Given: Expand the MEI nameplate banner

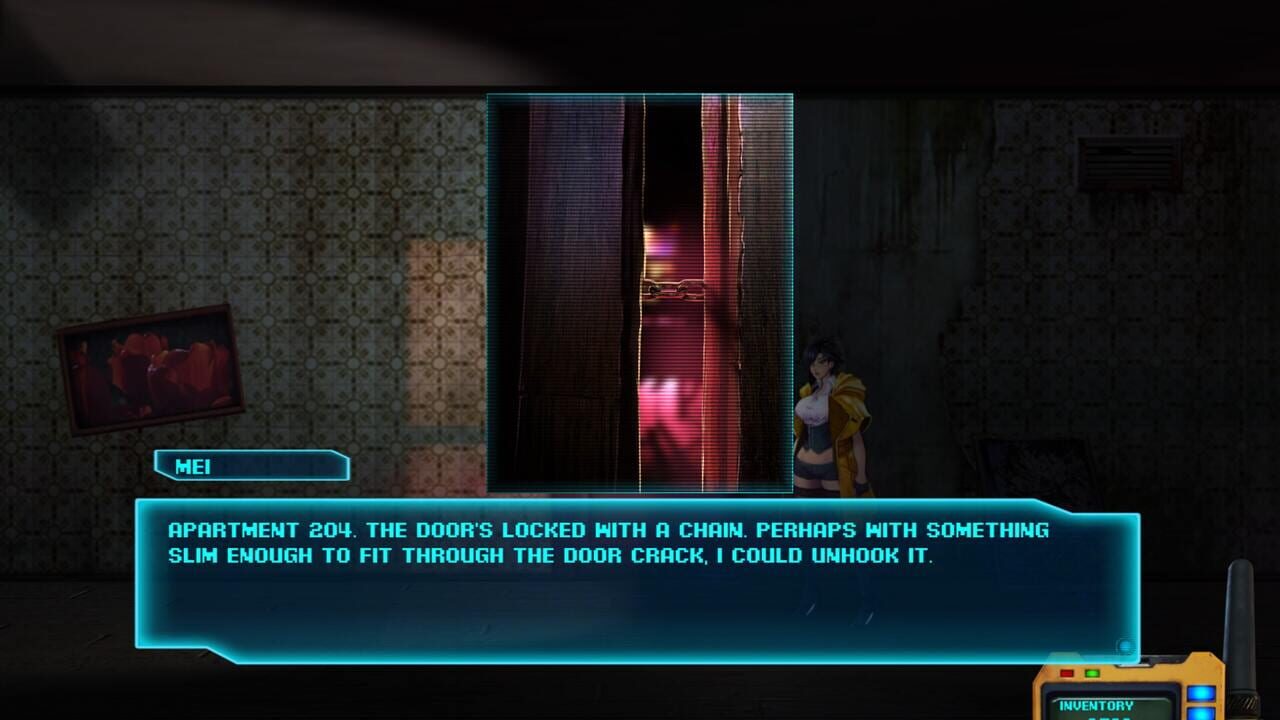Looking at the screenshot, I should coord(251,466).
